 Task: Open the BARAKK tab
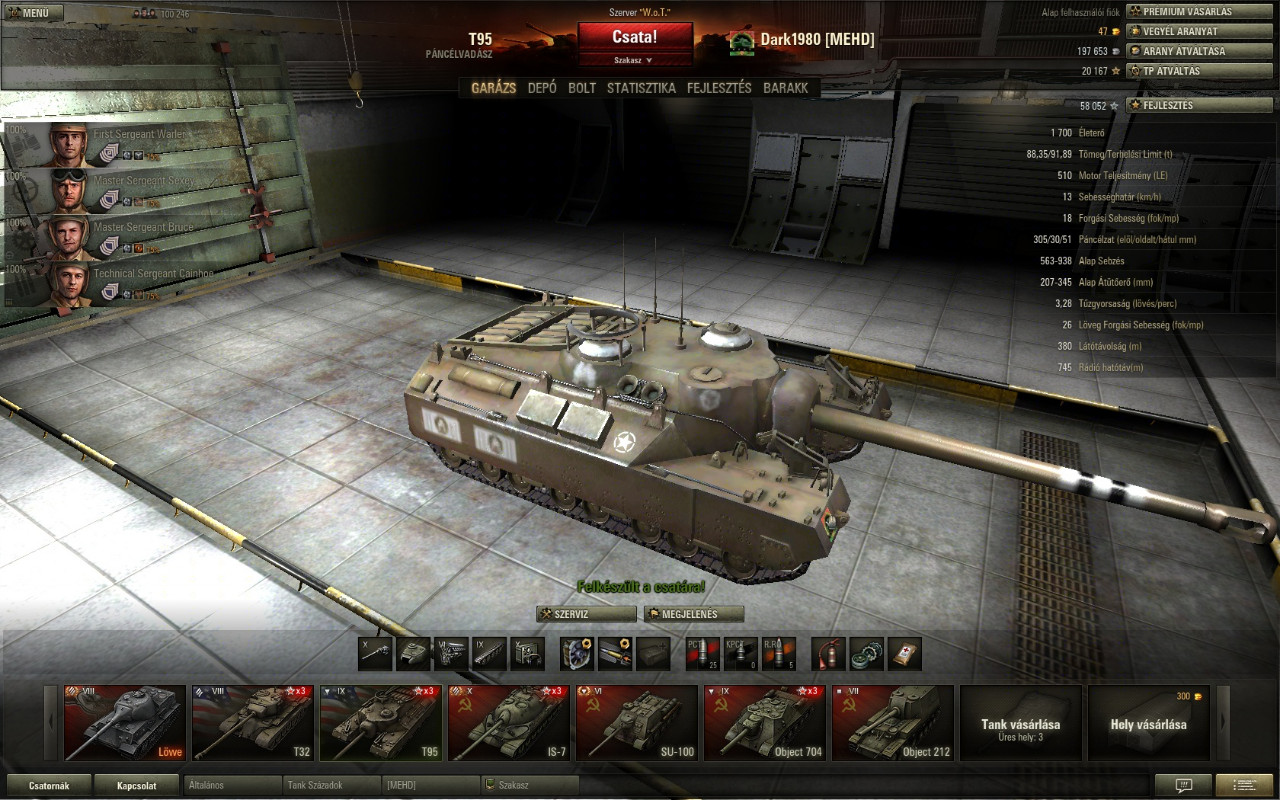pyautogui.click(x=785, y=88)
